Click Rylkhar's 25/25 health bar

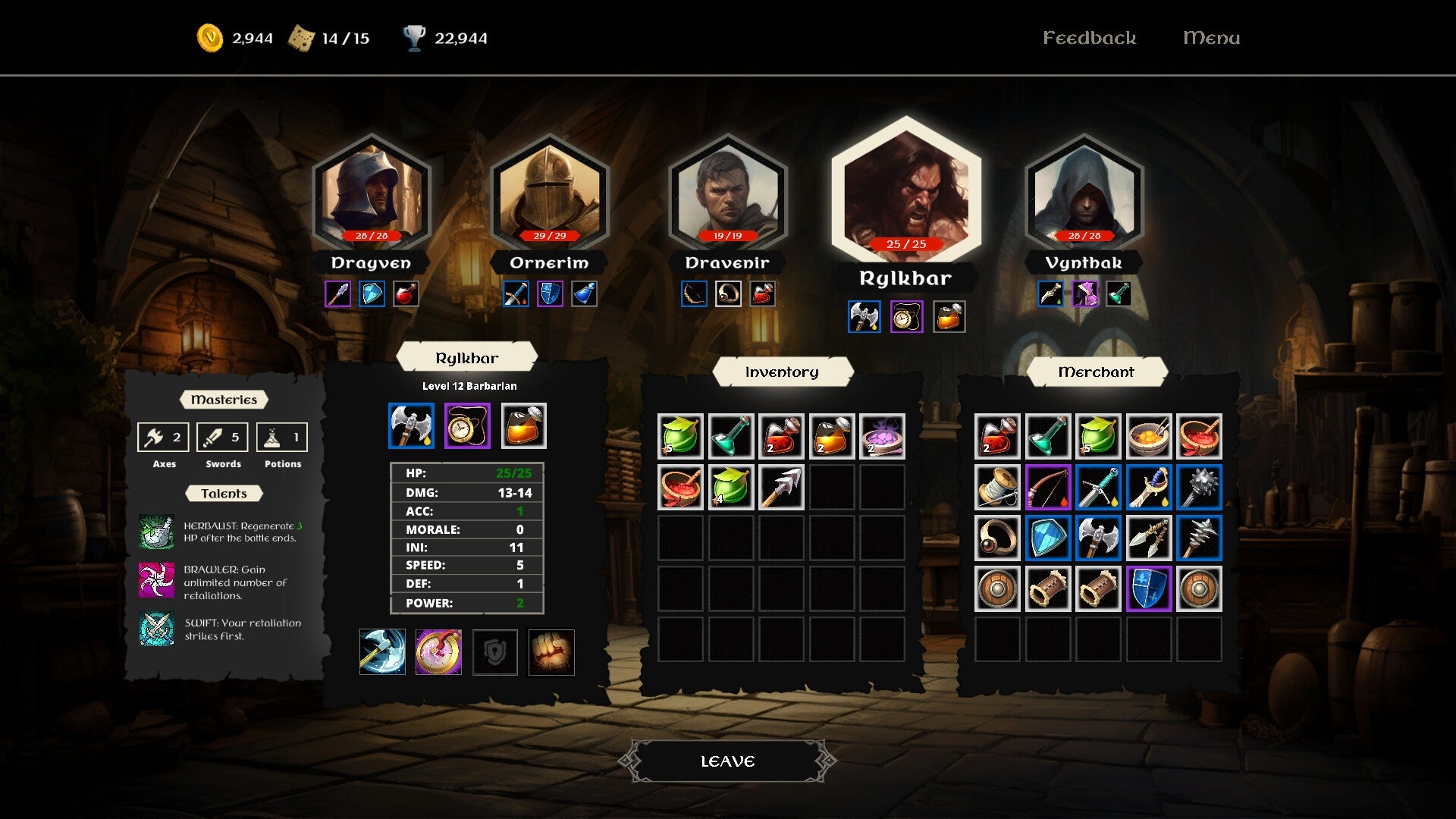(905, 244)
